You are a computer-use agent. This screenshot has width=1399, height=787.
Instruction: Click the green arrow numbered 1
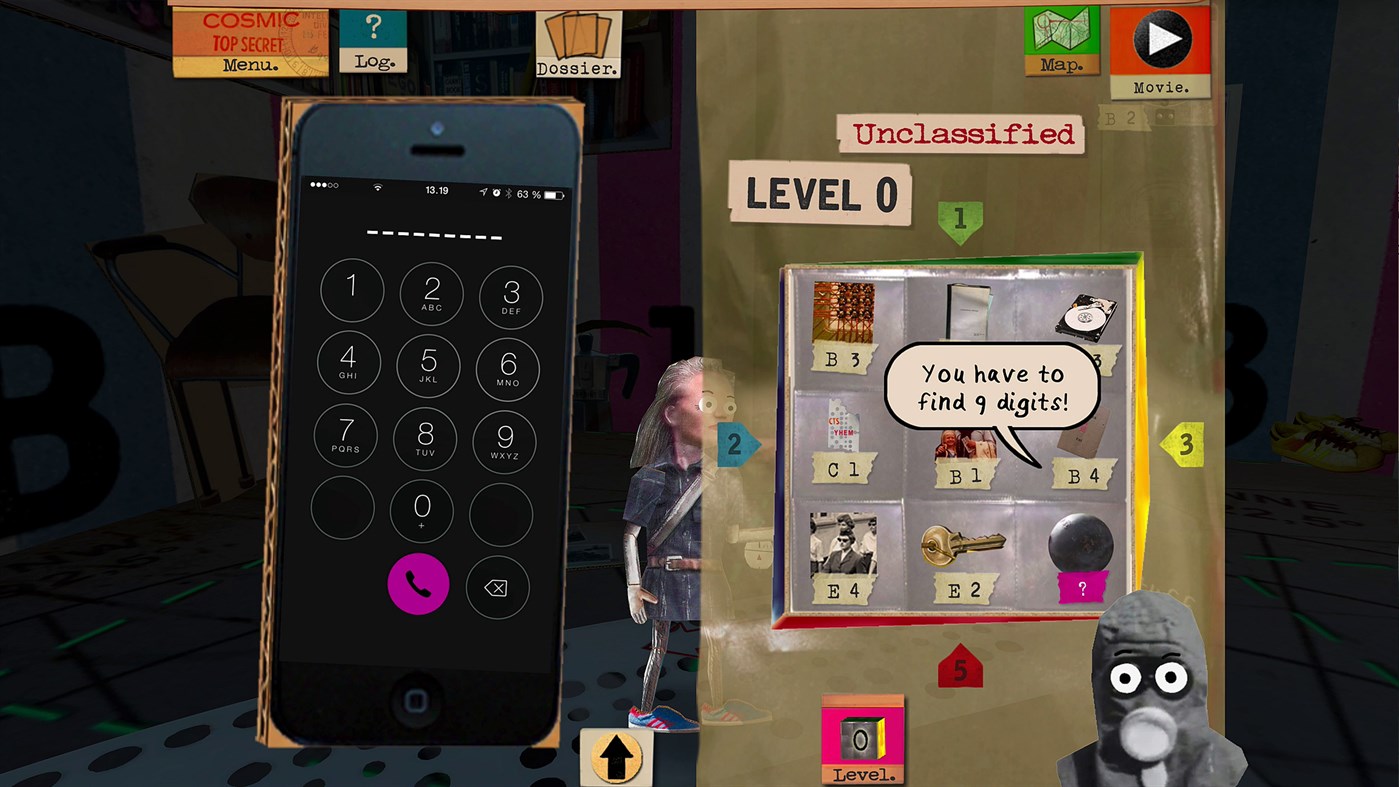click(x=959, y=220)
